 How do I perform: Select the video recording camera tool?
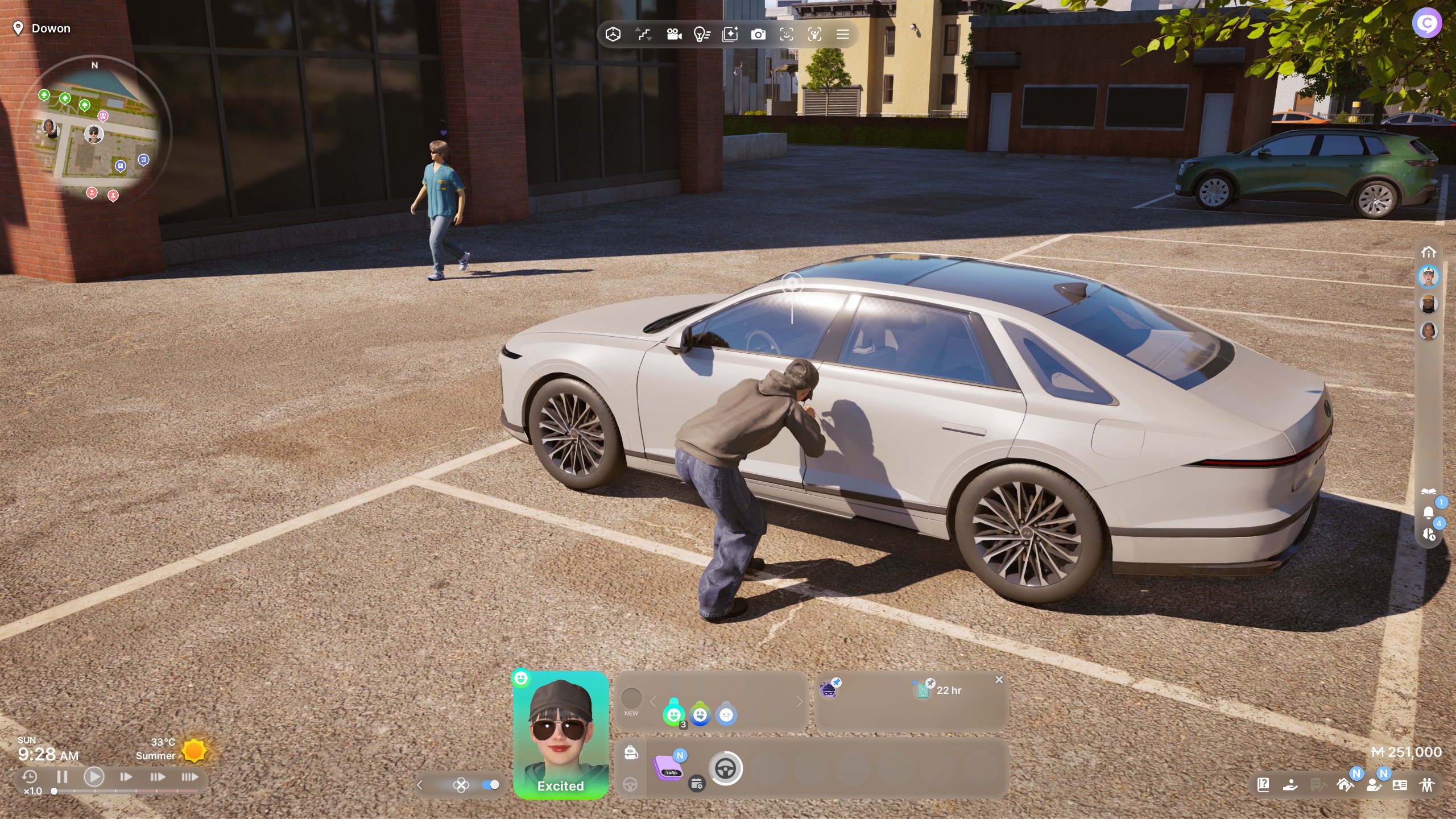tap(674, 34)
